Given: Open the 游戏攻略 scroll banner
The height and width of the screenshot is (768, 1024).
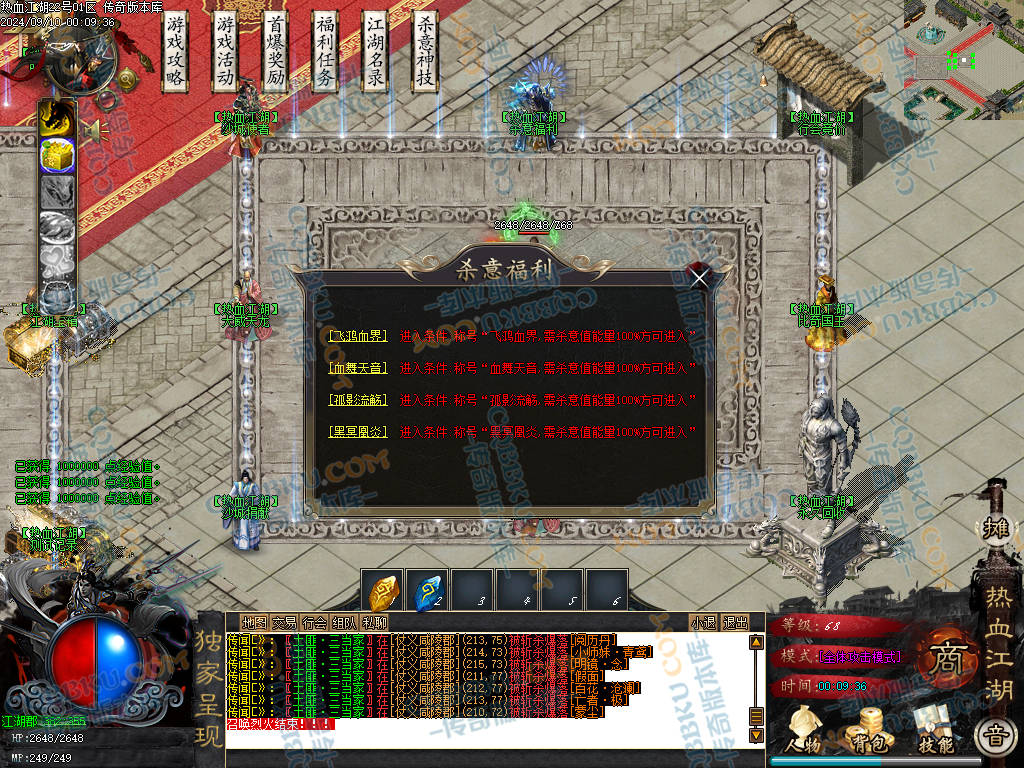Looking at the screenshot, I should tap(176, 51).
